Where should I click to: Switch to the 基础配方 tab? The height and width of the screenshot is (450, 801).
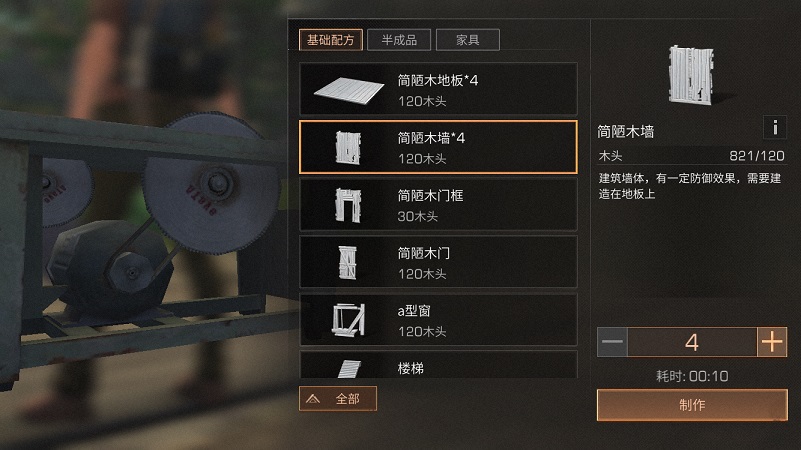pyautogui.click(x=330, y=40)
